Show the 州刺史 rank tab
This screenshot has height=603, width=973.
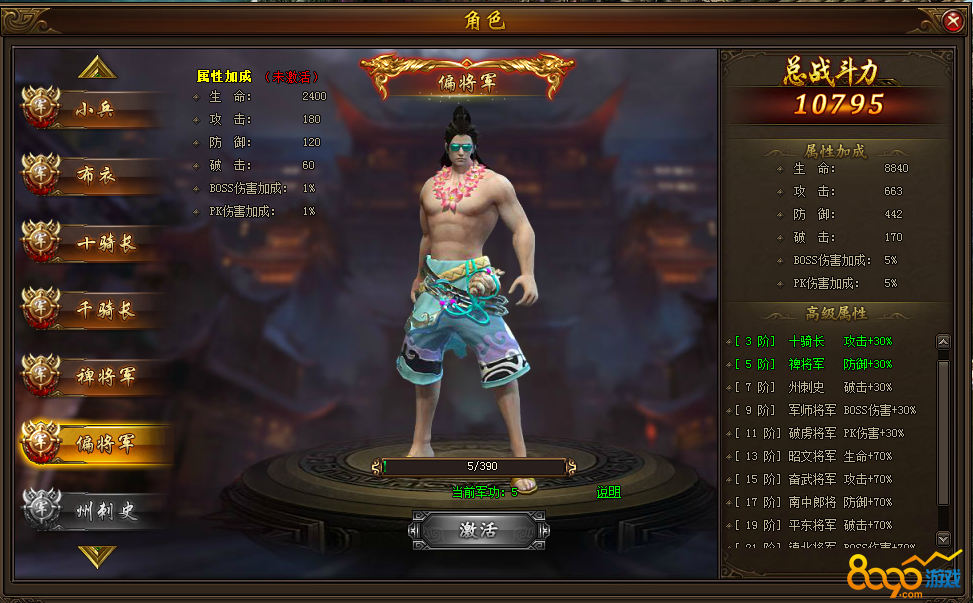[95, 510]
